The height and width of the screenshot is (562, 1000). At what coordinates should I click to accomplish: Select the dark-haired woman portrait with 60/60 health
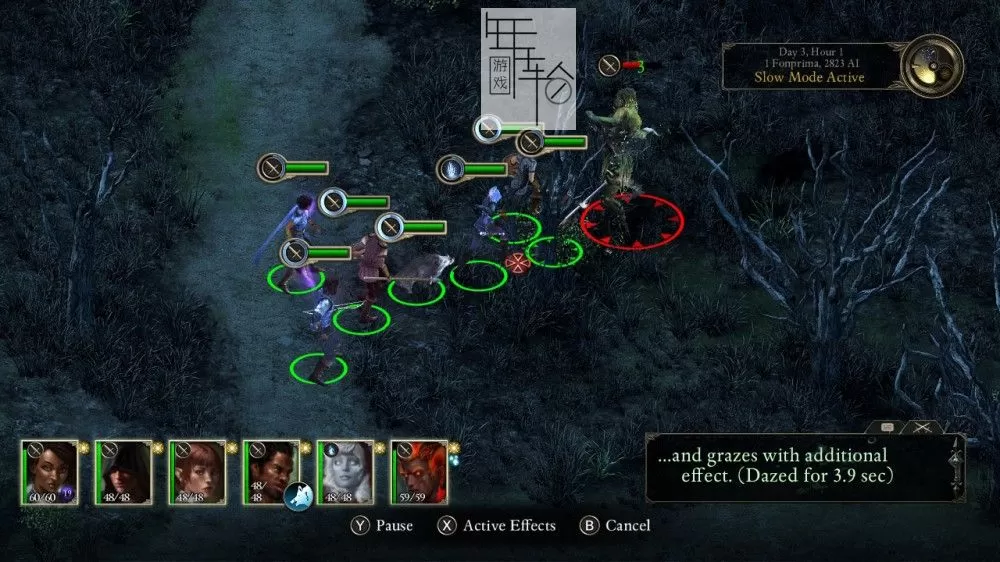(x=51, y=471)
